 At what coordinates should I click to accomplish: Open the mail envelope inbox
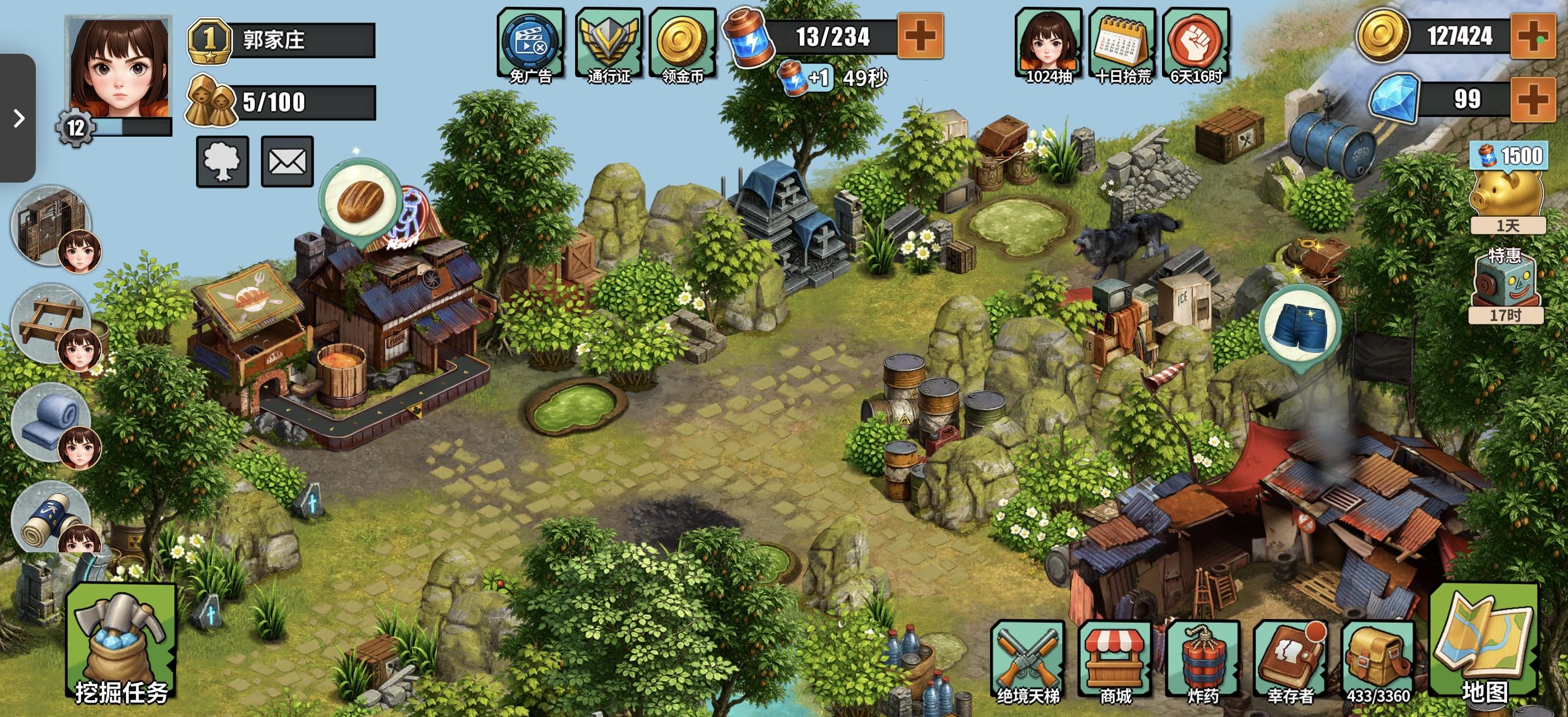click(x=287, y=161)
